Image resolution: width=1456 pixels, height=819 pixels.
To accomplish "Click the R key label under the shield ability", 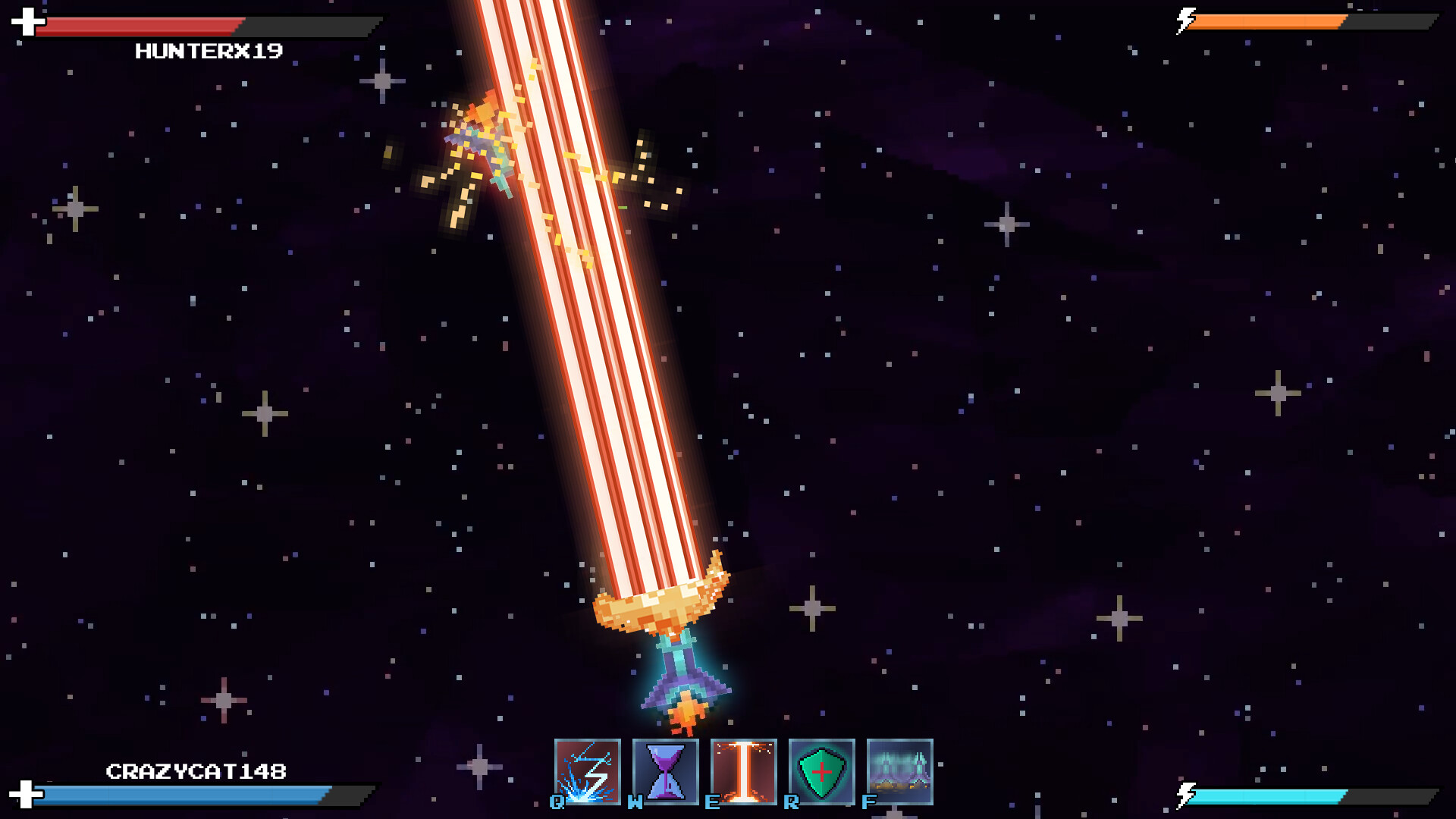I will click(x=791, y=801).
